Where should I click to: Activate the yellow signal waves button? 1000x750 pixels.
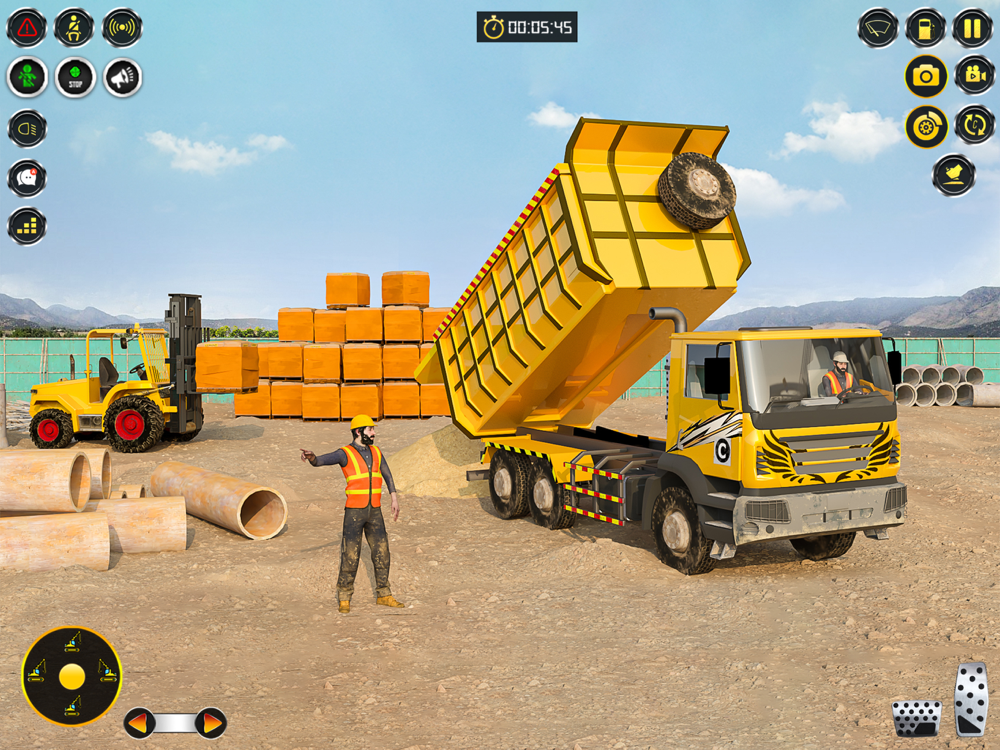point(122,28)
